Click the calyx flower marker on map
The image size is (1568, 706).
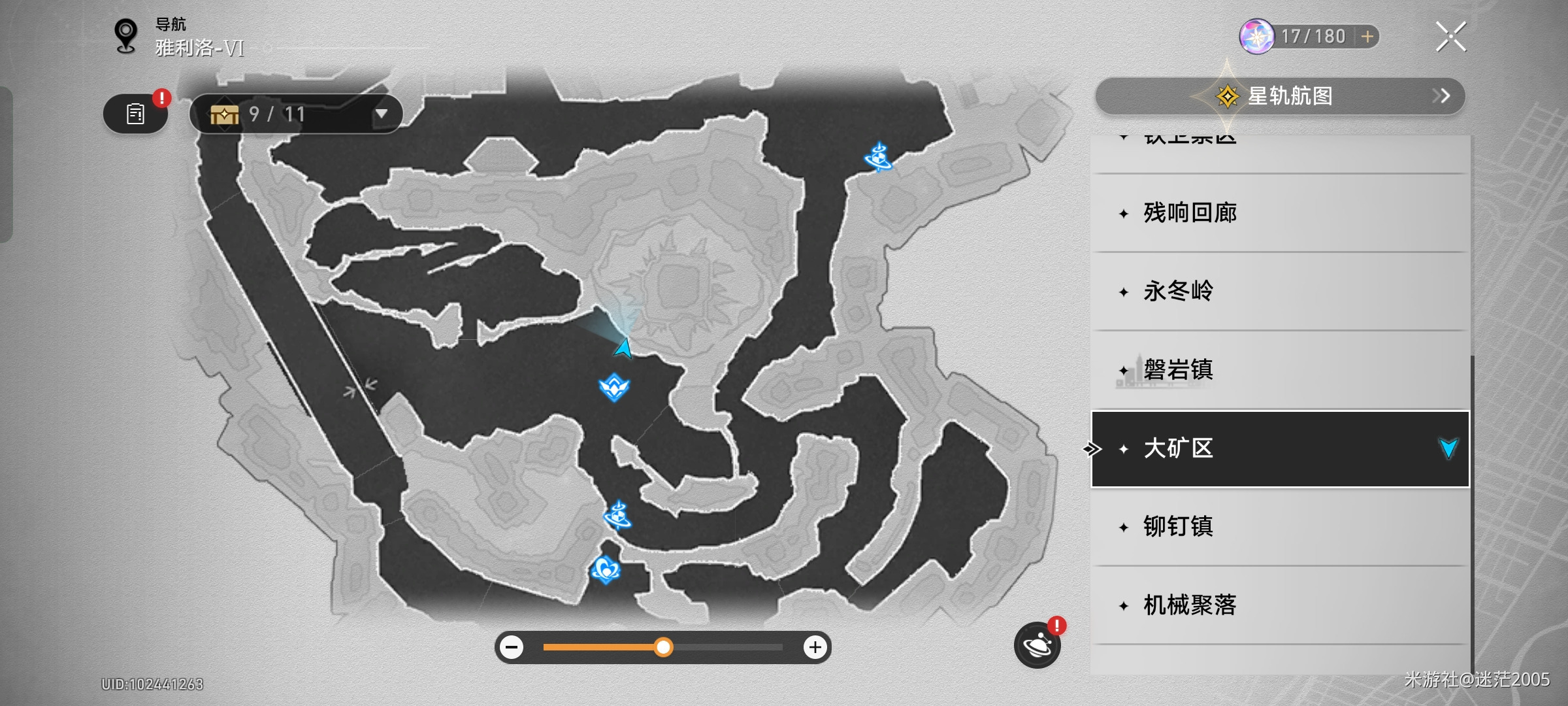click(606, 569)
